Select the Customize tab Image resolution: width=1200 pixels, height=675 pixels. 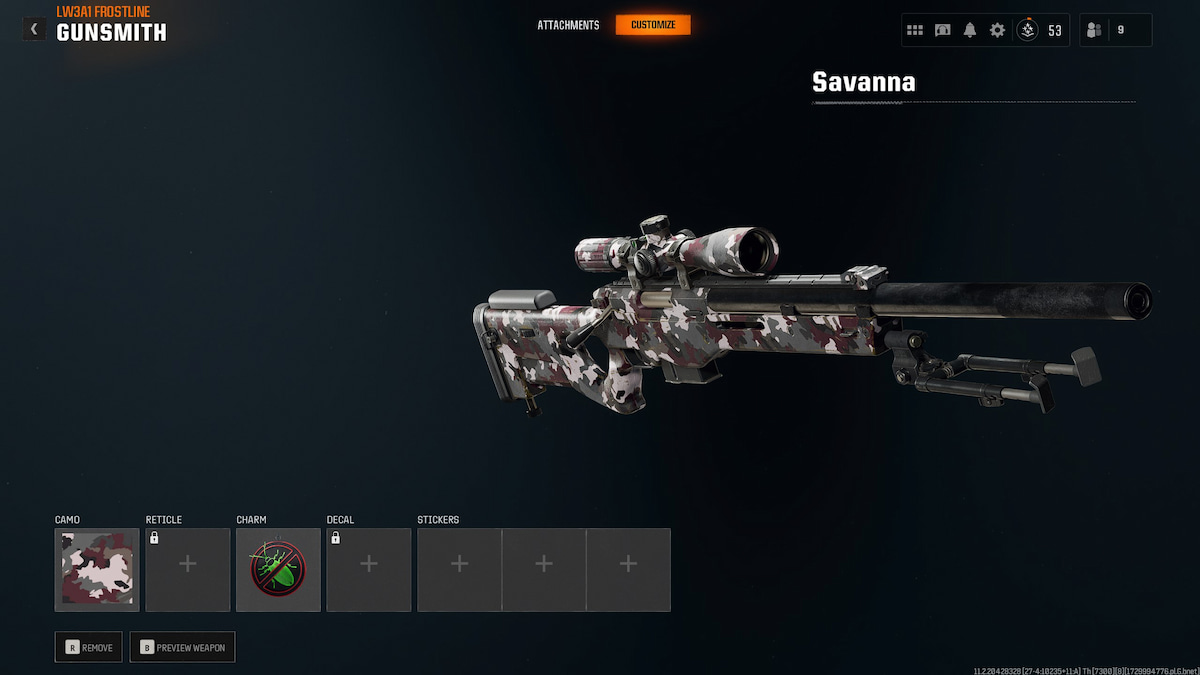(x=653, y=25)
